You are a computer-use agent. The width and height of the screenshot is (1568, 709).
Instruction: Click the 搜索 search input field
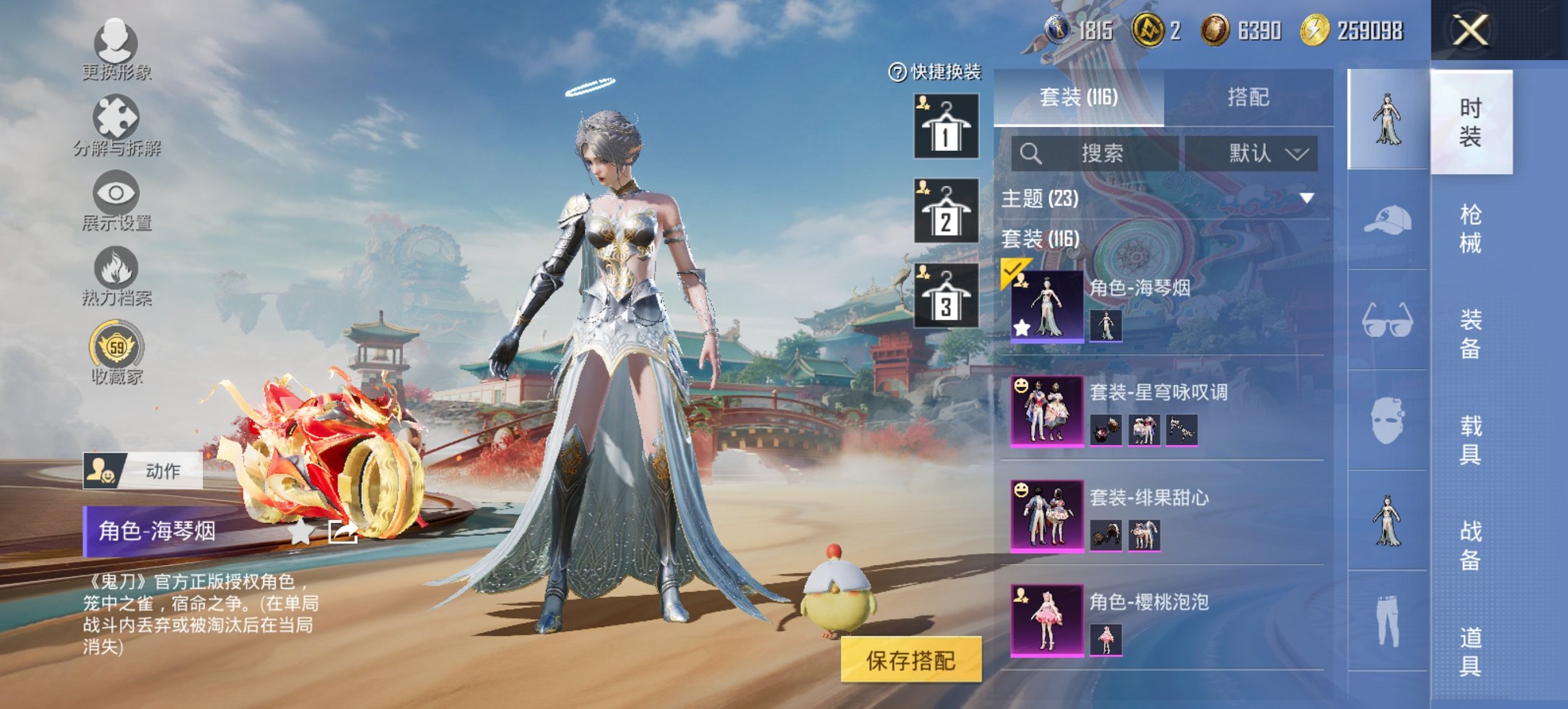point(1093,153)
